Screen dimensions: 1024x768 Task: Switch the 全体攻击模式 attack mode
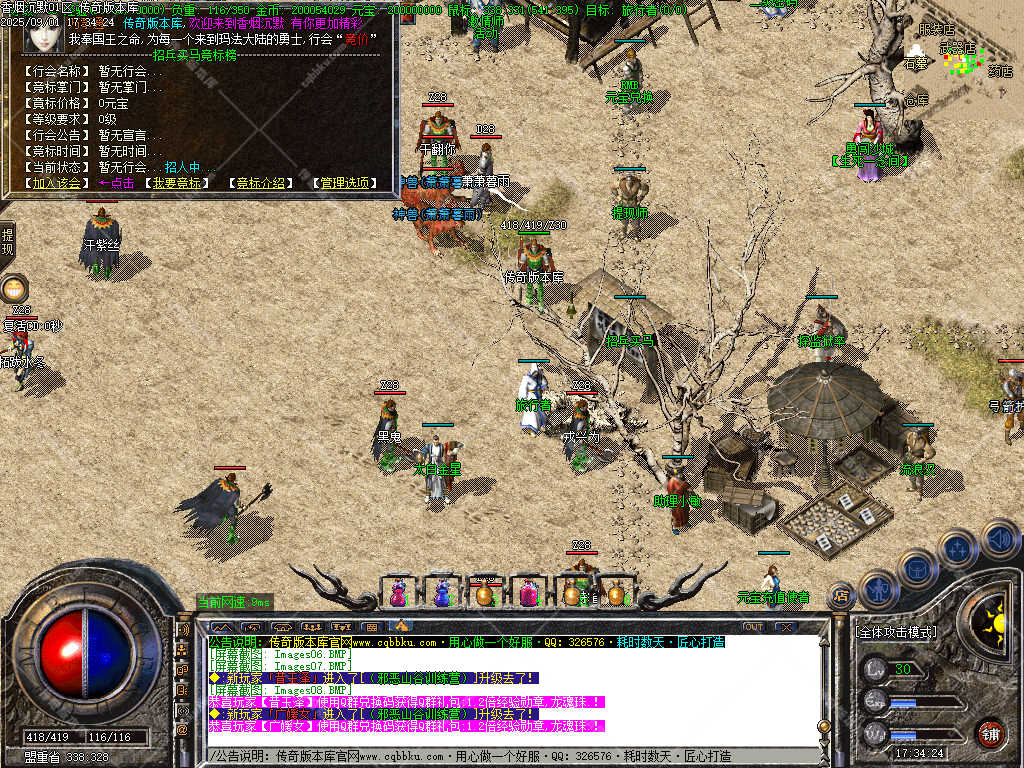(896, 633)
